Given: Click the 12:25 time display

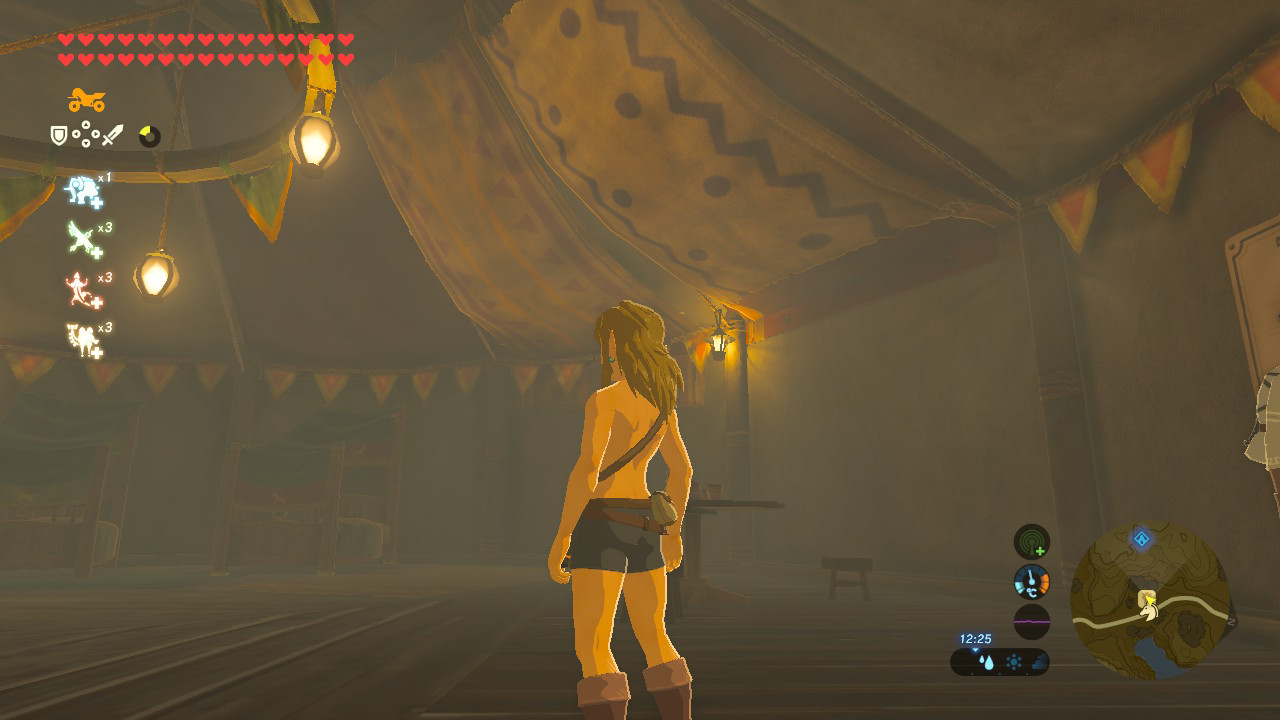Looking at the screenshot, I should coord(975,638).
